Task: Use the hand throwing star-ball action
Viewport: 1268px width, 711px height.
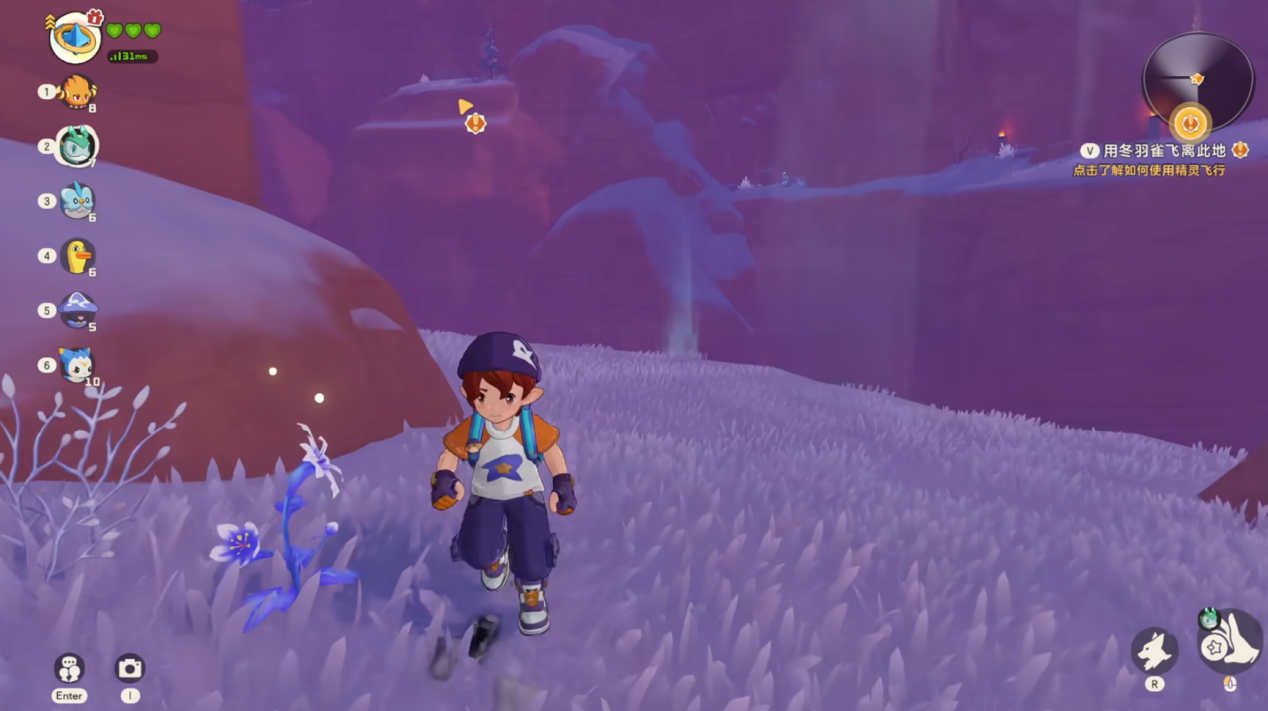Action: [x=1230, y=642]
